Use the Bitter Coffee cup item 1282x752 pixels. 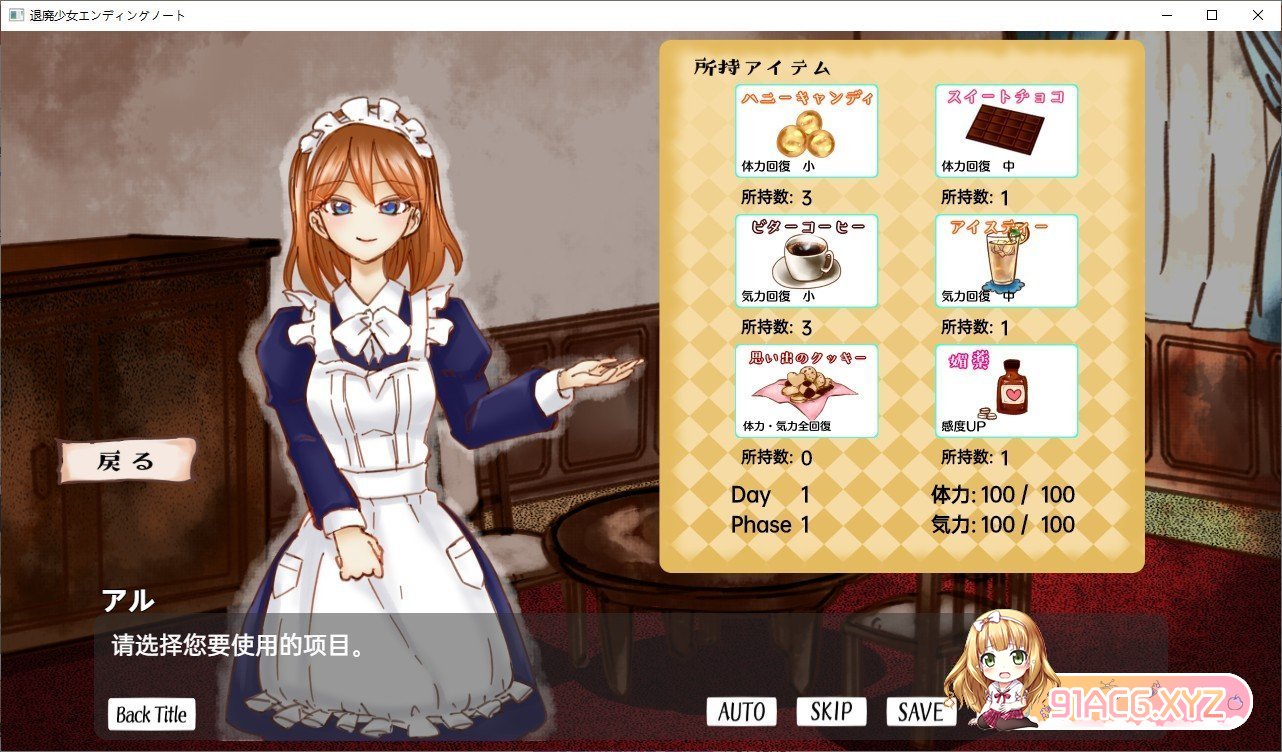[x=806, y=261]
